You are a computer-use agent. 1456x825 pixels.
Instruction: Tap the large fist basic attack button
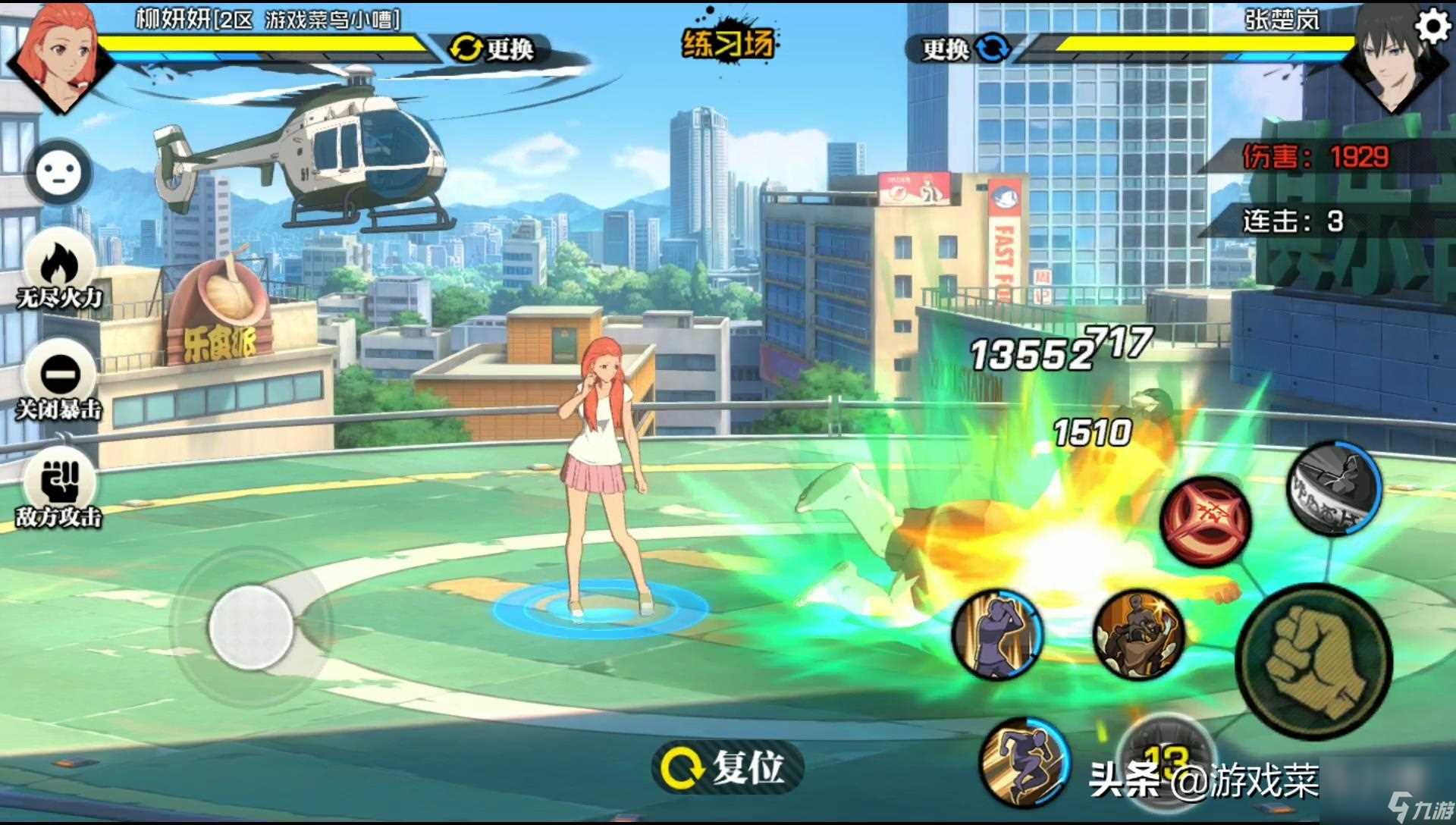pos(1314,661)
